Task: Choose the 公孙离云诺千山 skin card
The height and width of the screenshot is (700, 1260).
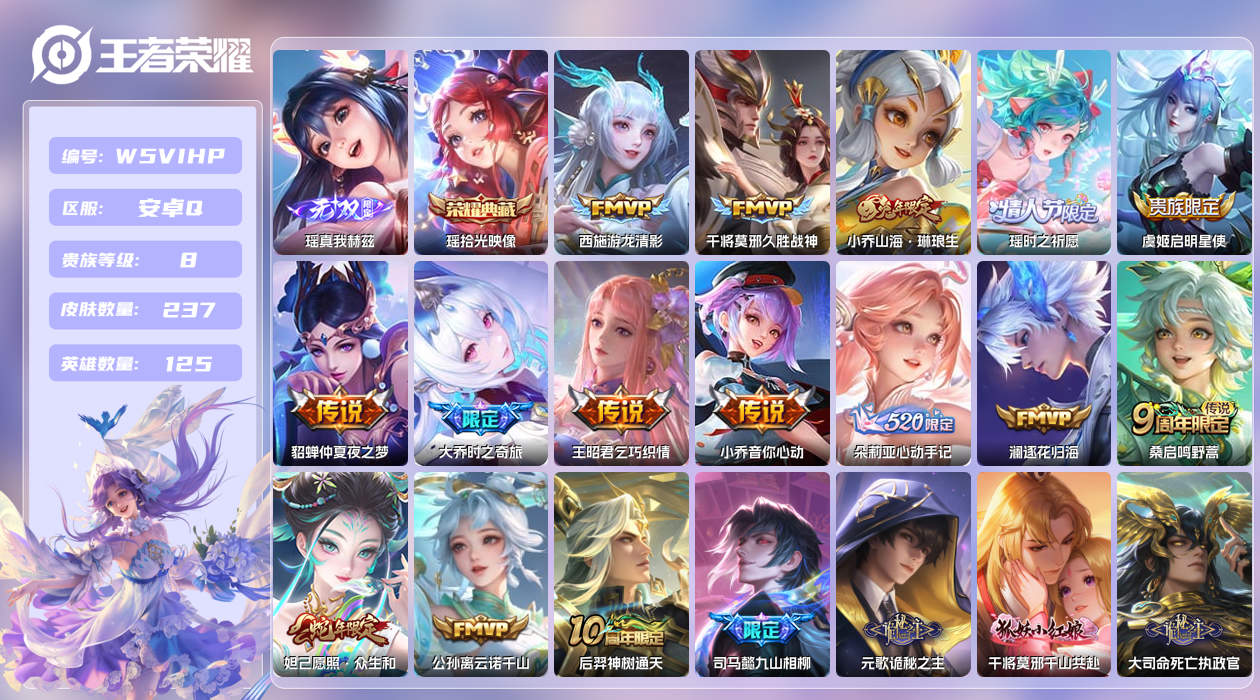Action: tap(481, 574)
